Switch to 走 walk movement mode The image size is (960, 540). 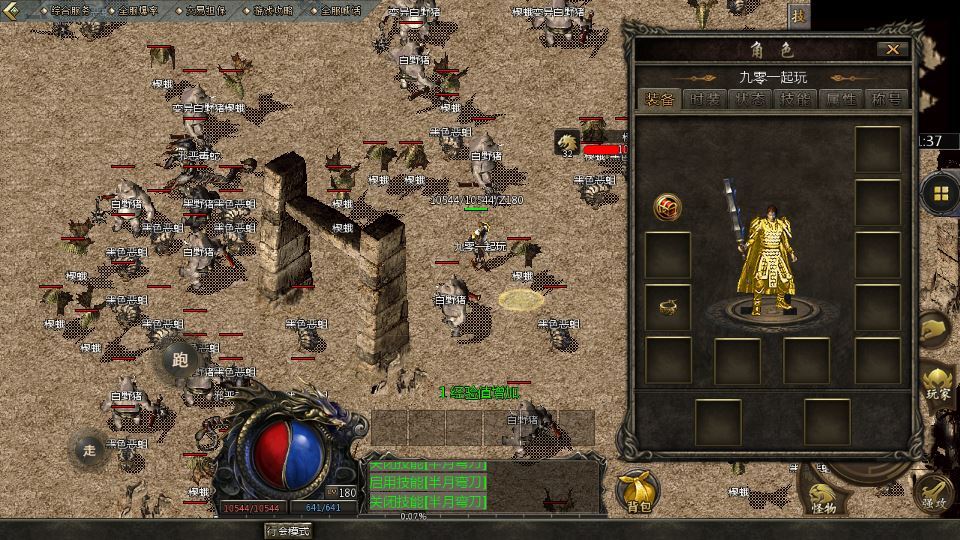(x=90, y=450)
